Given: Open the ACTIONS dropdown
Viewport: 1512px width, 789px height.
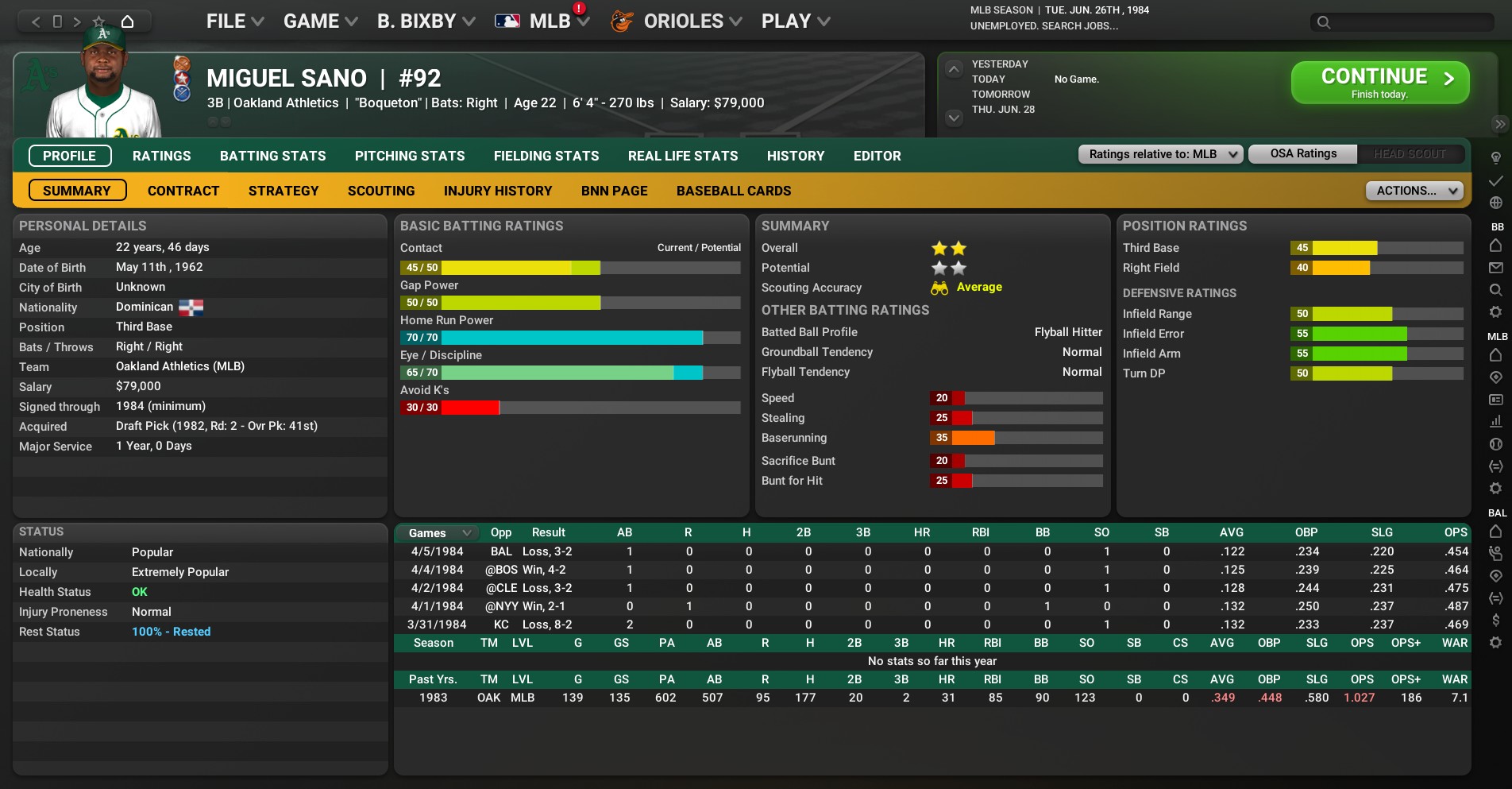Looking at the screenshot, I should [1414, 191].
